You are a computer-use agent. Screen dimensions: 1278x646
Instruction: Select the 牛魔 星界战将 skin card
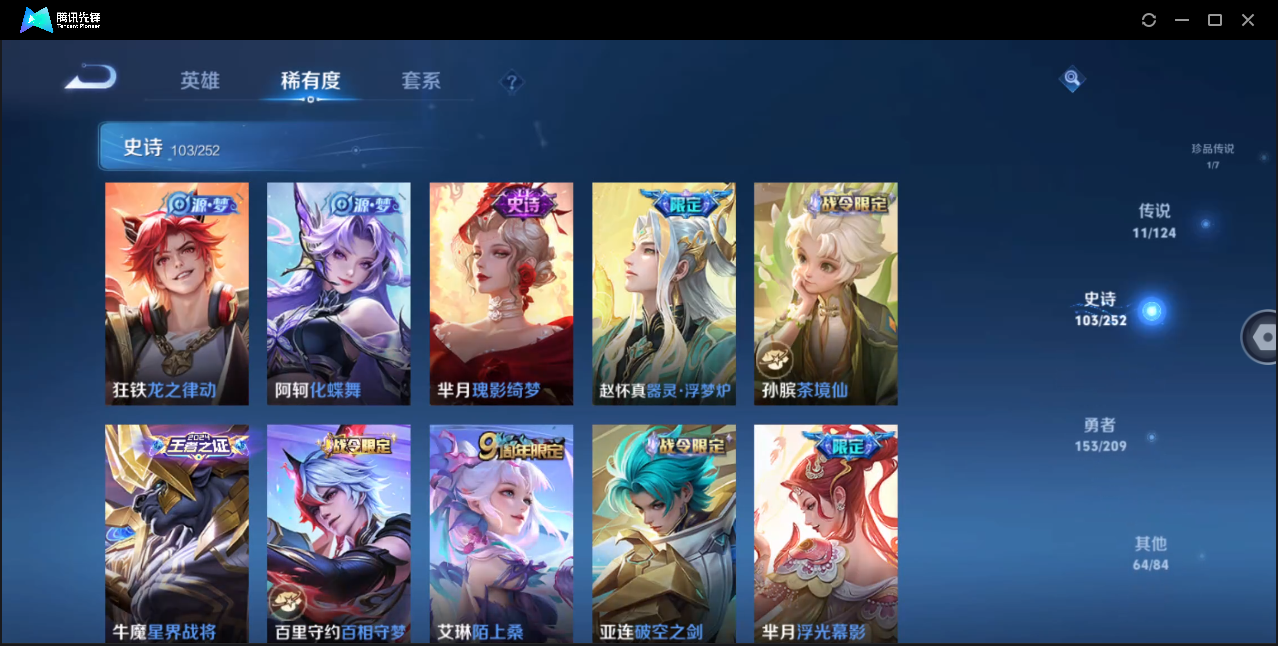(177, 533)
